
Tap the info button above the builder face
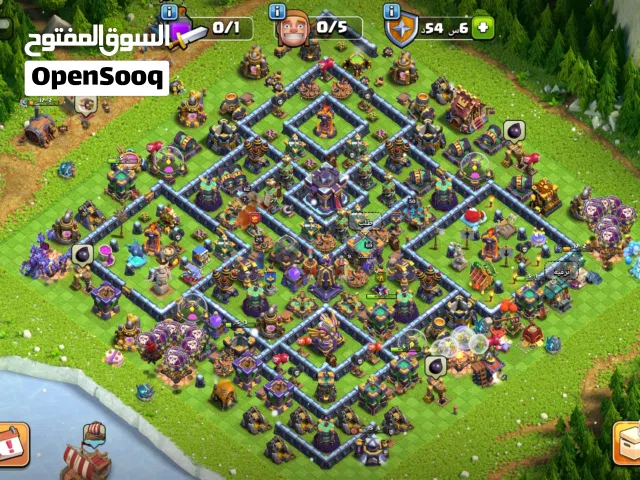pos(279,10)
